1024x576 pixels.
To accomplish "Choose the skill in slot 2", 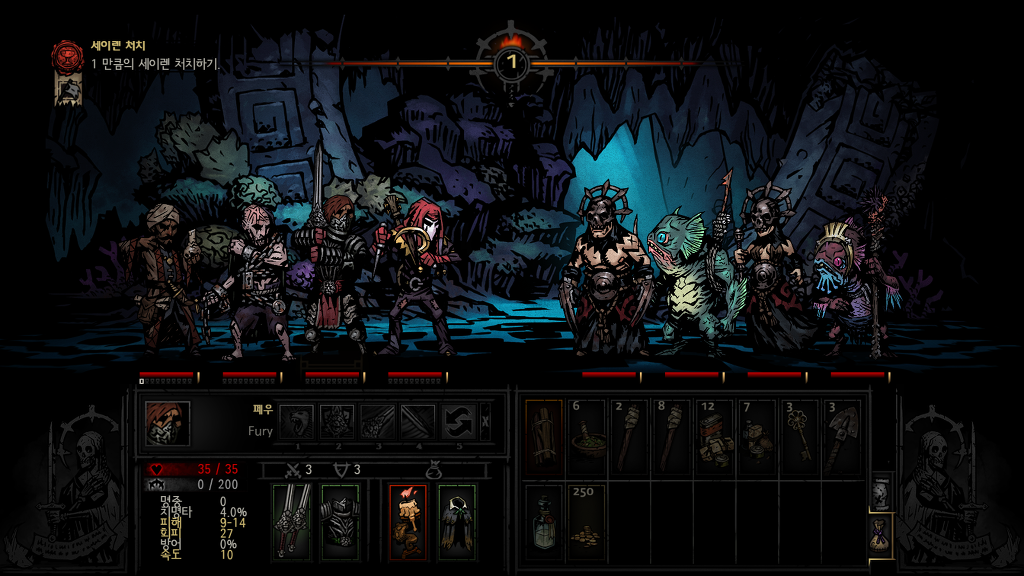I will point(337,421).
